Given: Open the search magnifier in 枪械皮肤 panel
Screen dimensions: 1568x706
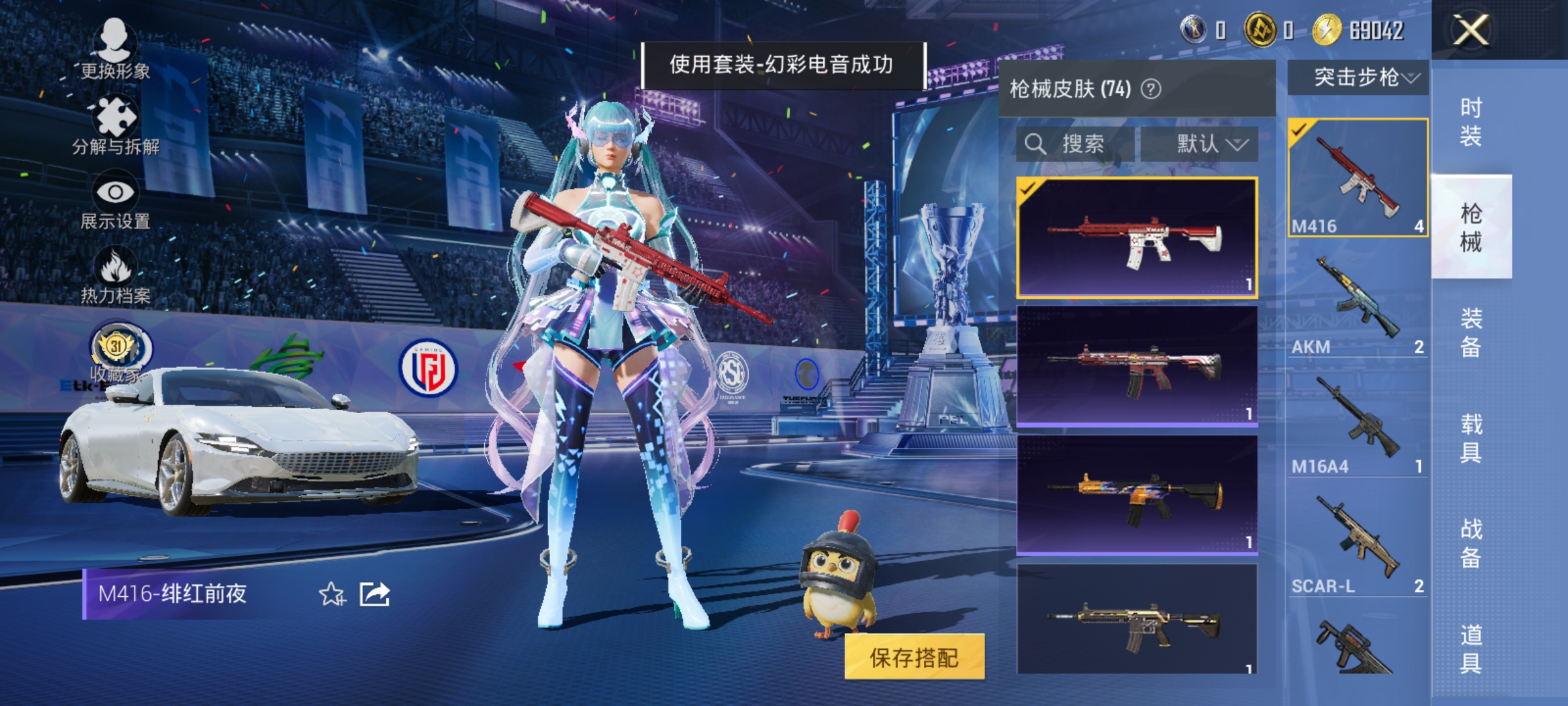Looking at the screenshot, I should pos(1036,144).
